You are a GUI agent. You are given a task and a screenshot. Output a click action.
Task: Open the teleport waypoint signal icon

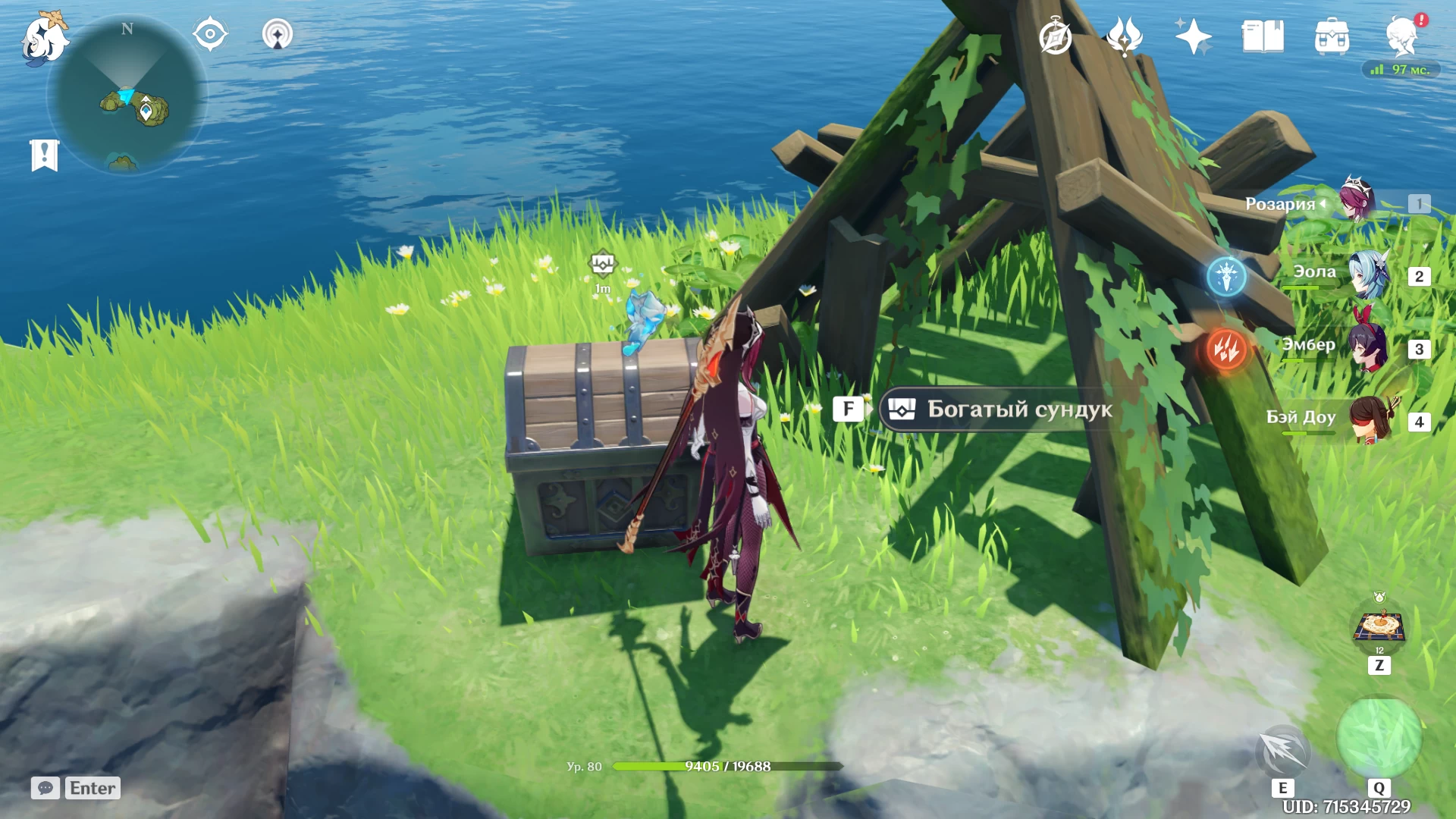[277, 35]
